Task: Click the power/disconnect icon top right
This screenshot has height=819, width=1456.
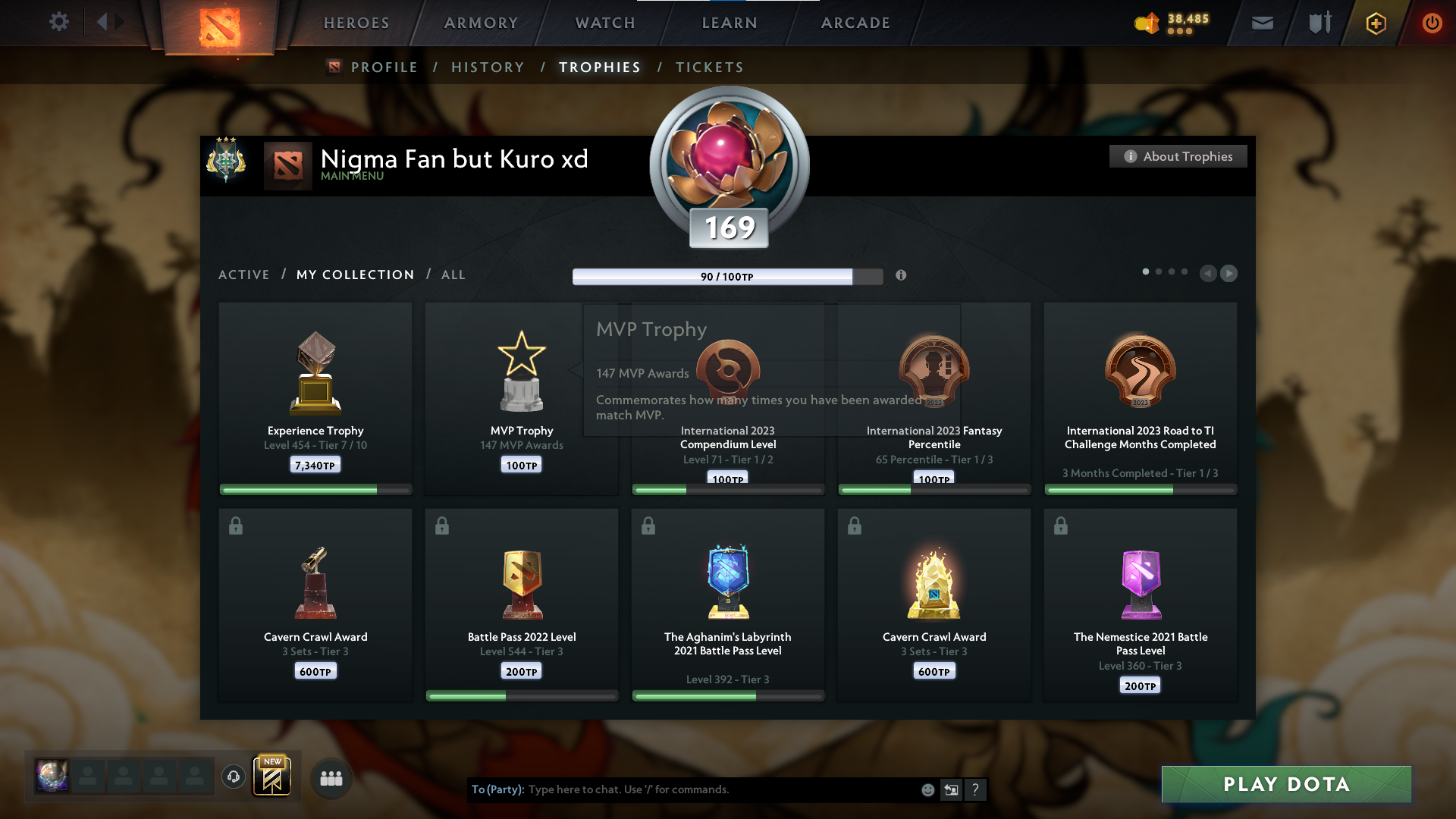Action: (1432, 23)
